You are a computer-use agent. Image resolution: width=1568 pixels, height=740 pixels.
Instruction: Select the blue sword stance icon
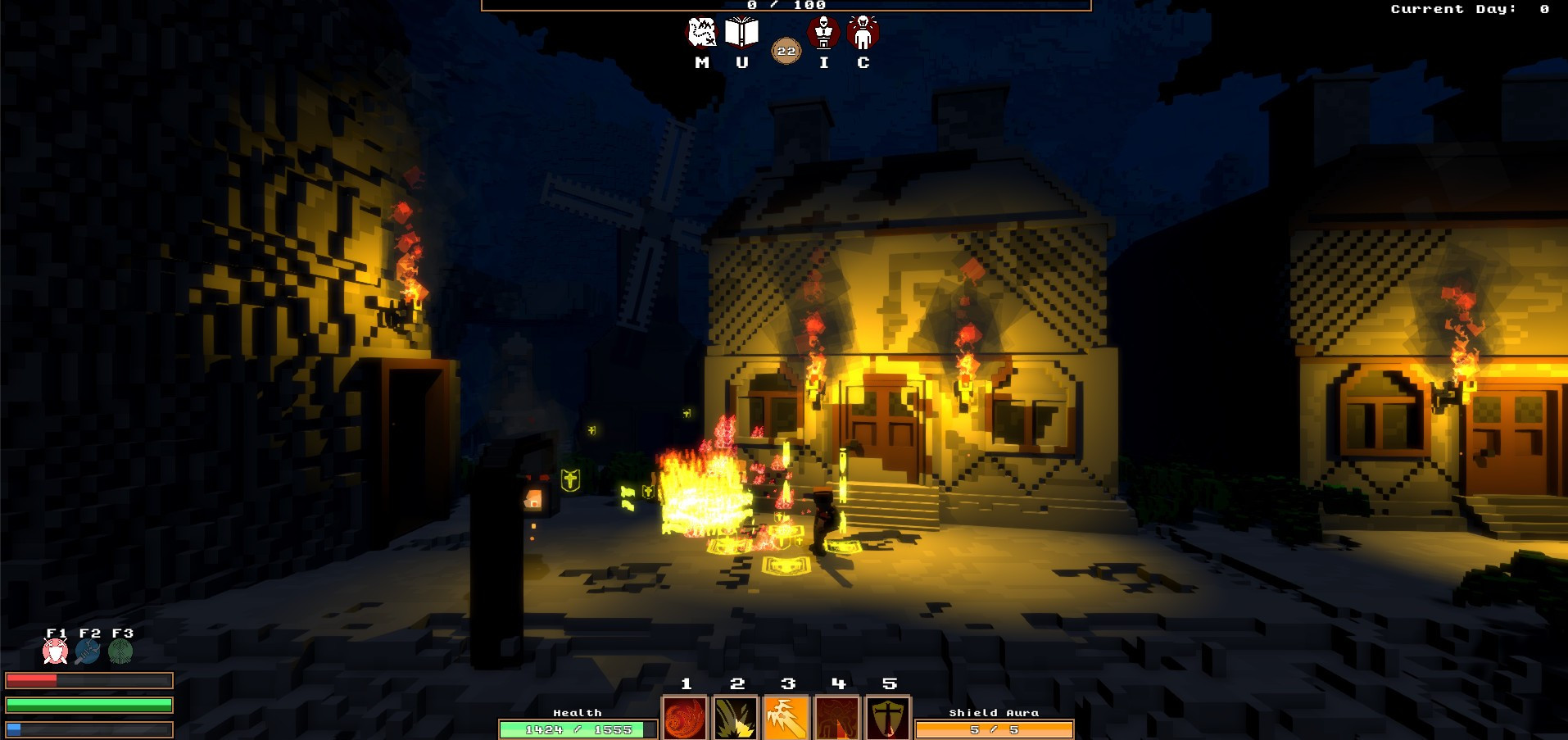pyautogui.click(x=88, y=651)
